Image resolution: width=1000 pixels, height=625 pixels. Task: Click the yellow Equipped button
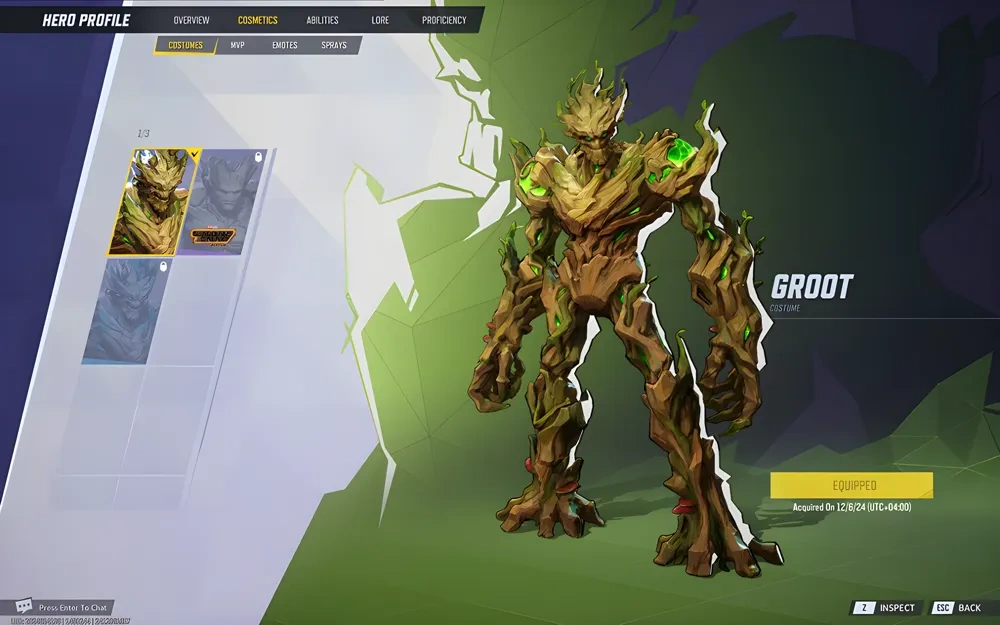851,486
